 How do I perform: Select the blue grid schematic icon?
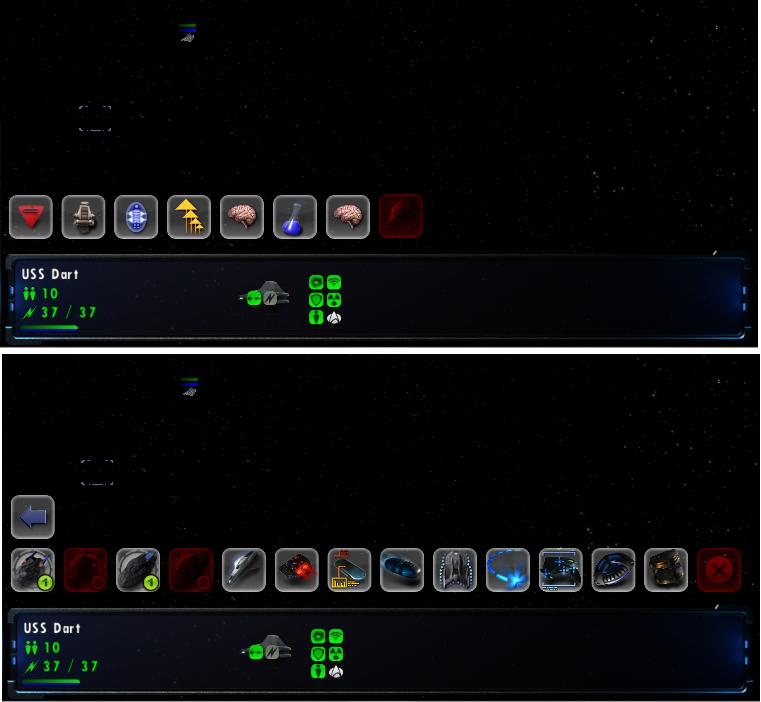click(561, 570)
